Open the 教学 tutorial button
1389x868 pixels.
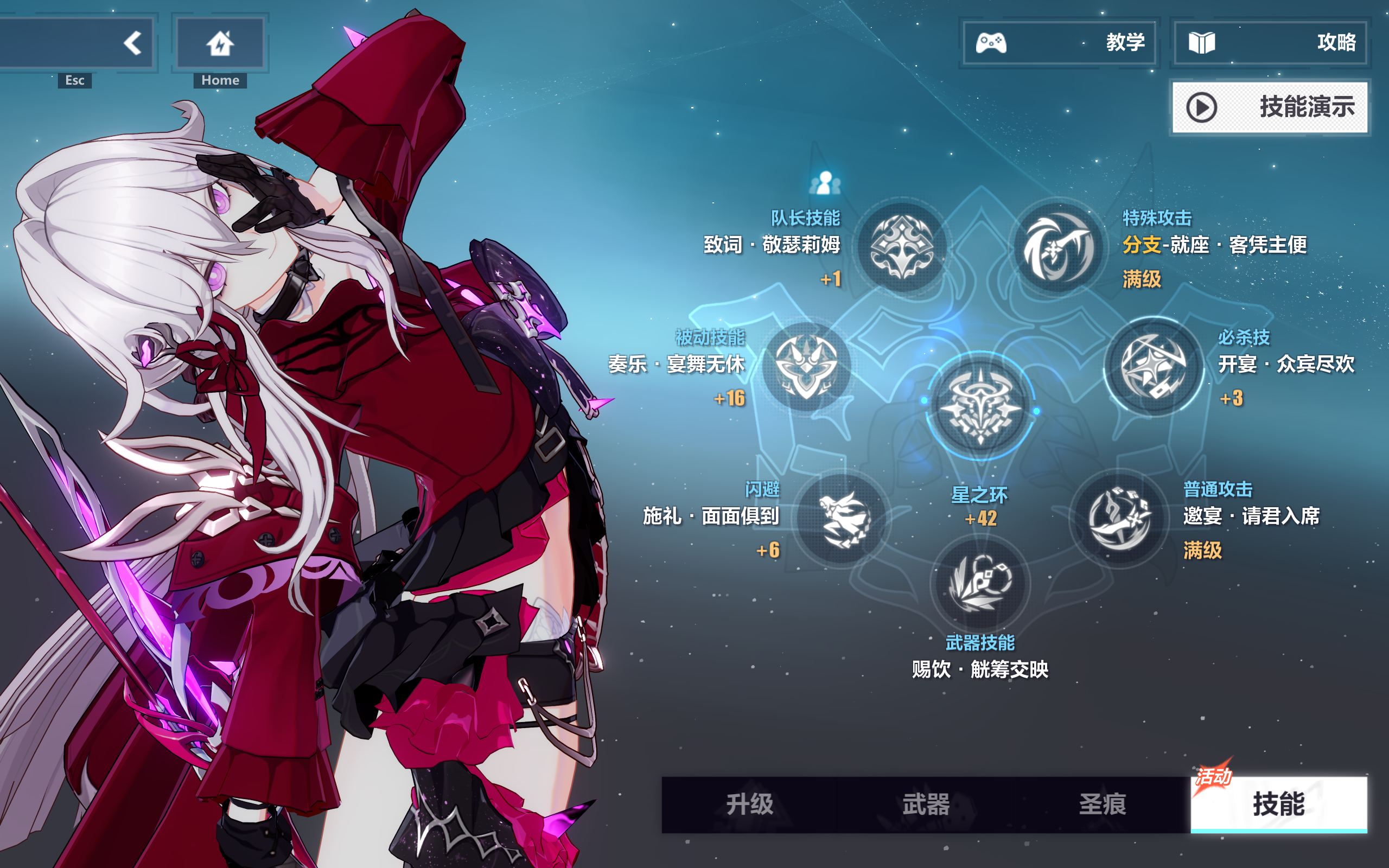tap(1060, 43)
